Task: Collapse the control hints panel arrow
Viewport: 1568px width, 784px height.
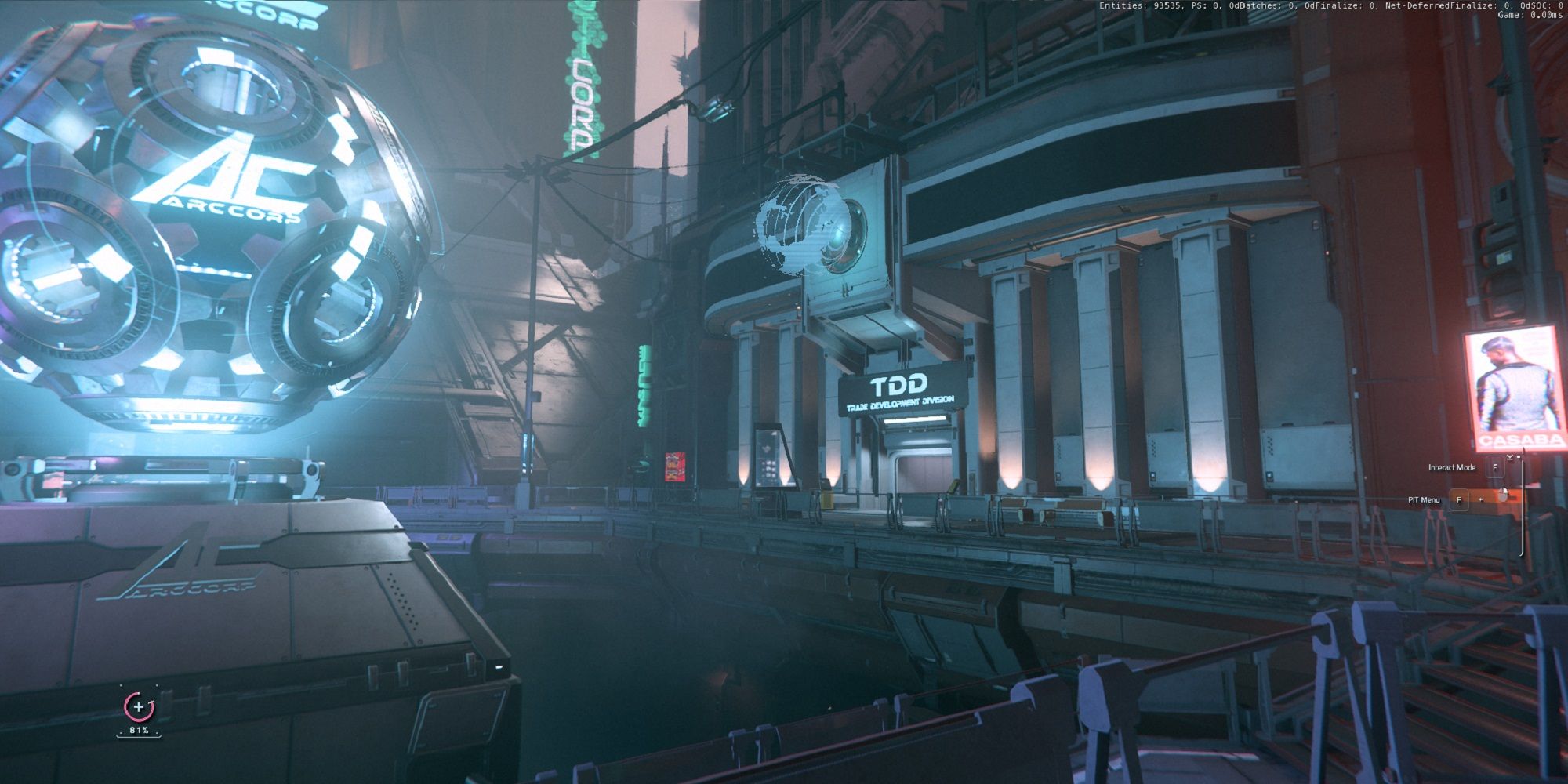Action: [1509, 456]
